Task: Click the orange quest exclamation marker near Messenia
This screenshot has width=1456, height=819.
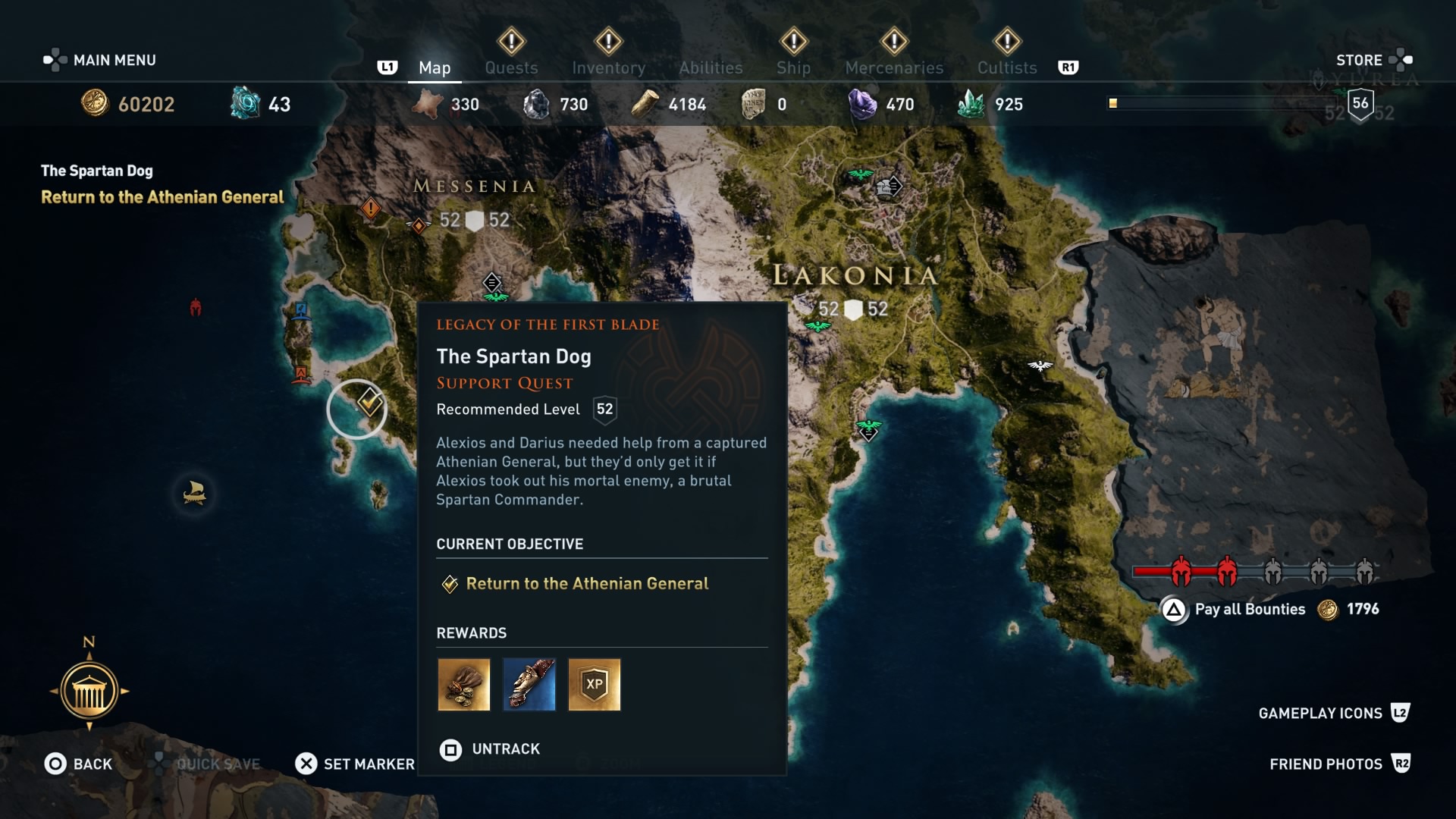Action: coord(371,207)
